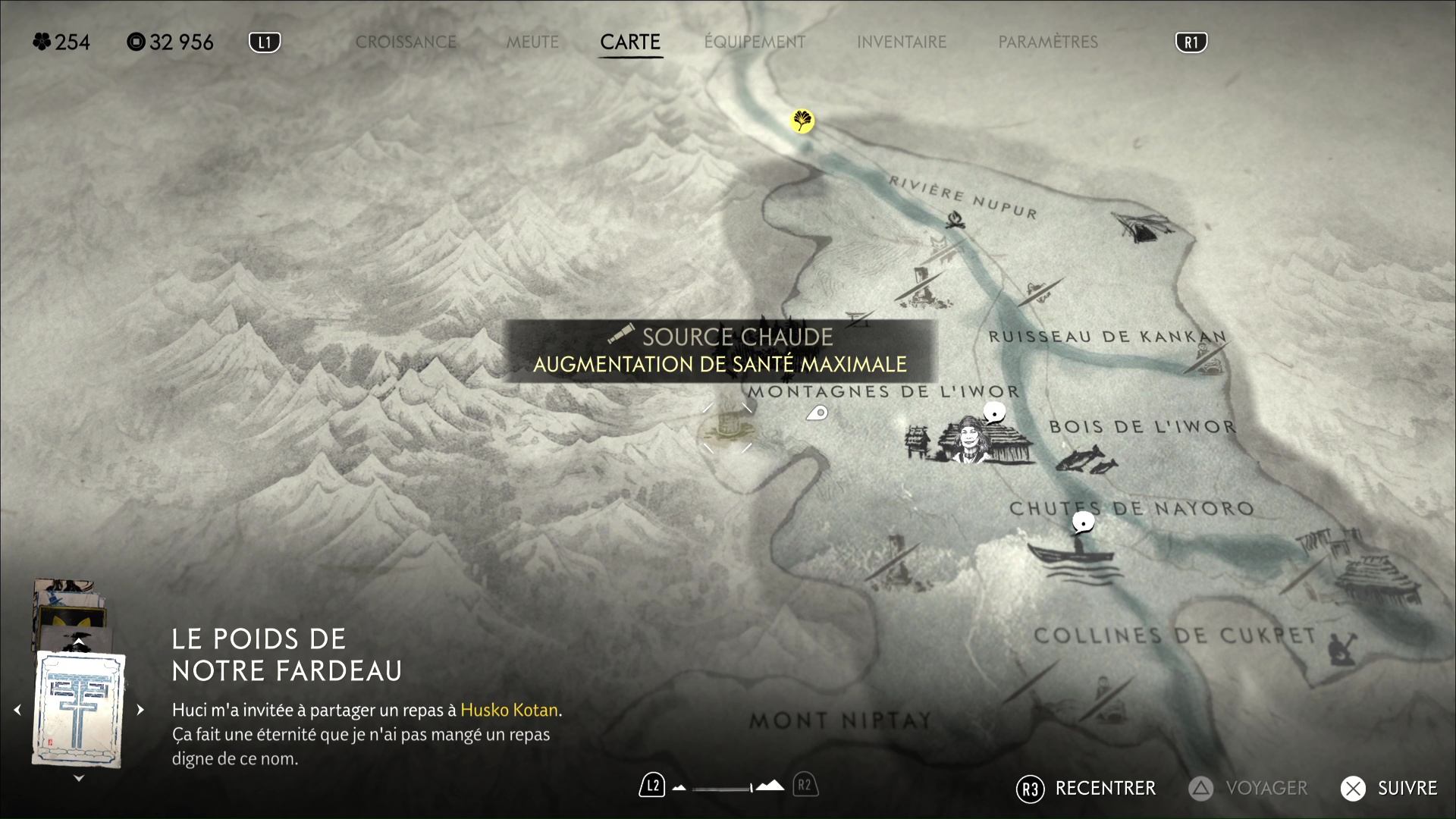Open the Inventaire tab
This screenshot has height=819, width=1456.
point(902,42)
